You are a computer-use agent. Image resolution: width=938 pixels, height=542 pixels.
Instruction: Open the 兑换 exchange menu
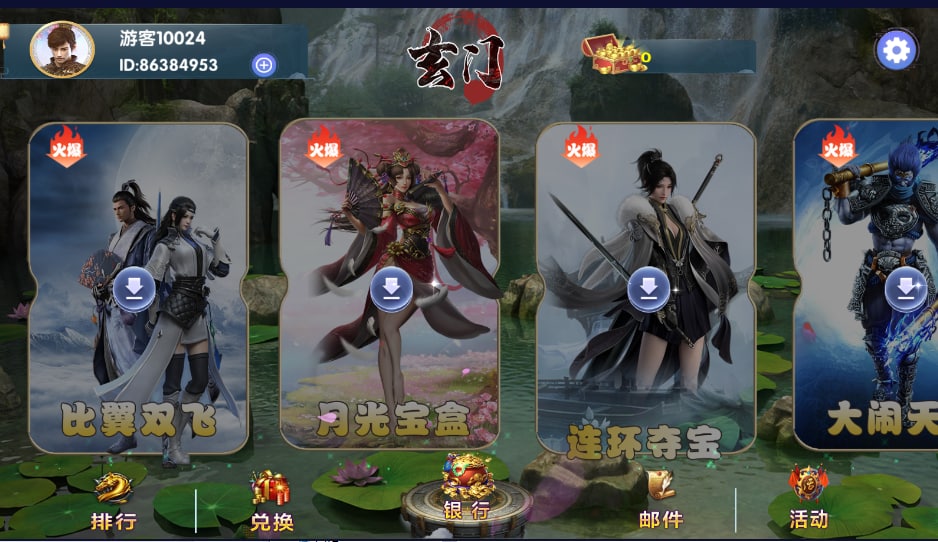coord(271,503)
